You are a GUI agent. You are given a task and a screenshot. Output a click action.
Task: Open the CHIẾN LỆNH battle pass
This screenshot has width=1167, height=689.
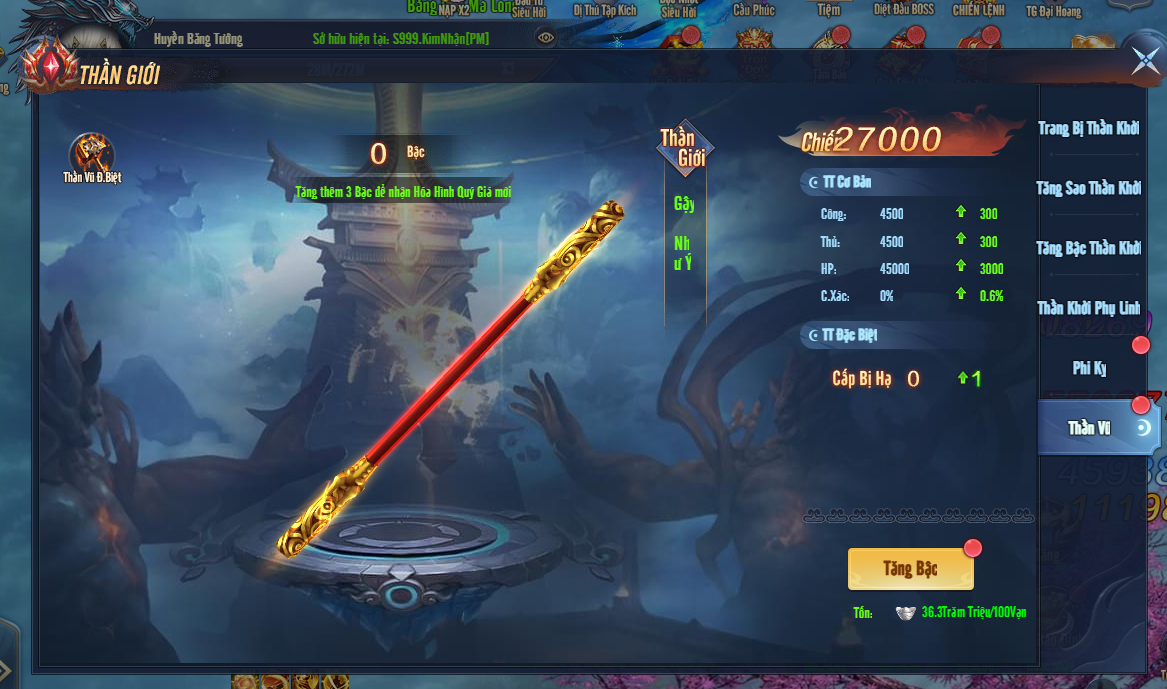pyautogui.click(x=978, y=10)
